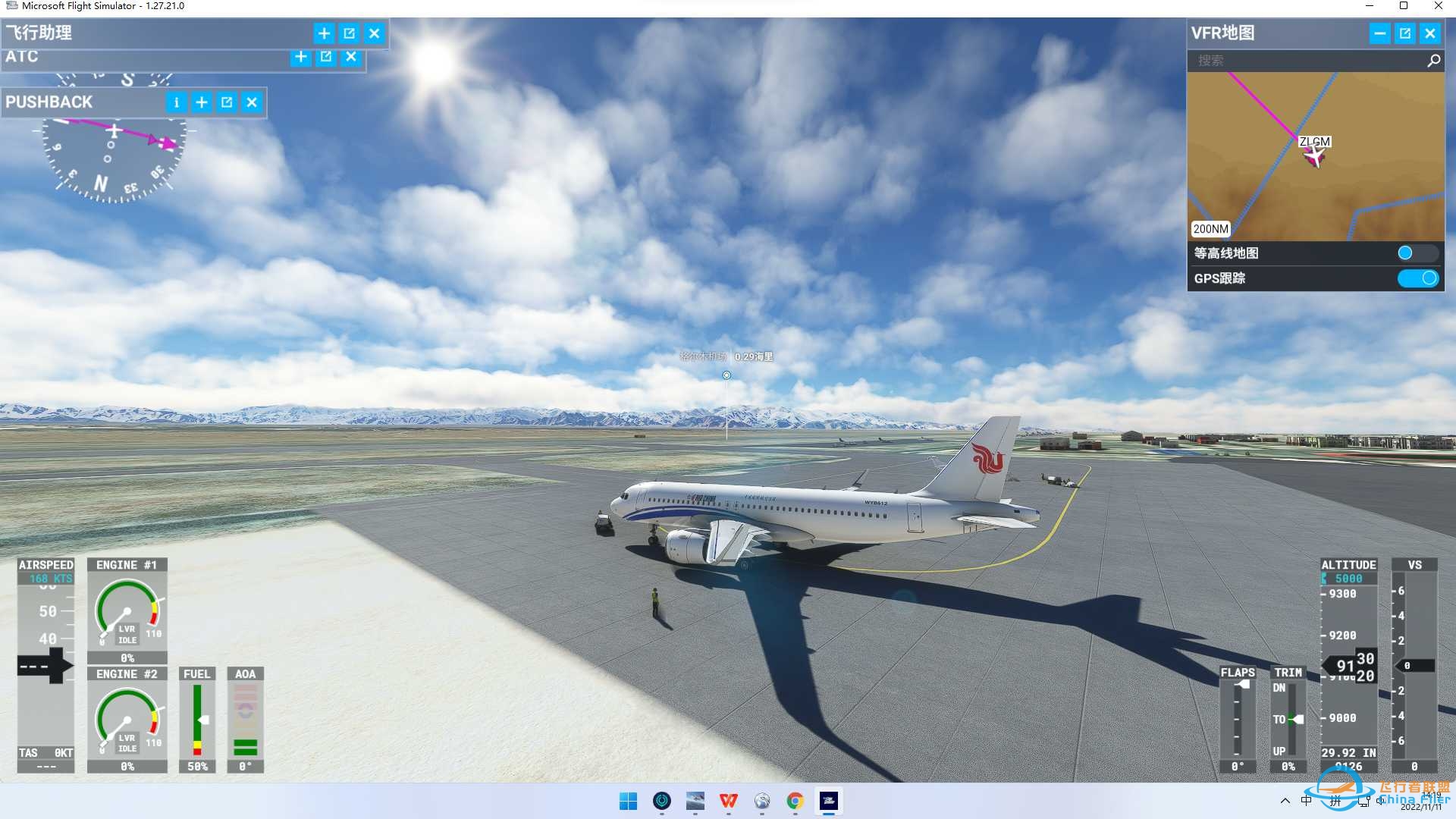Show PUSHBACK panel info
The width and height of the screenshot is (1456, 819).
coord(176,102)
